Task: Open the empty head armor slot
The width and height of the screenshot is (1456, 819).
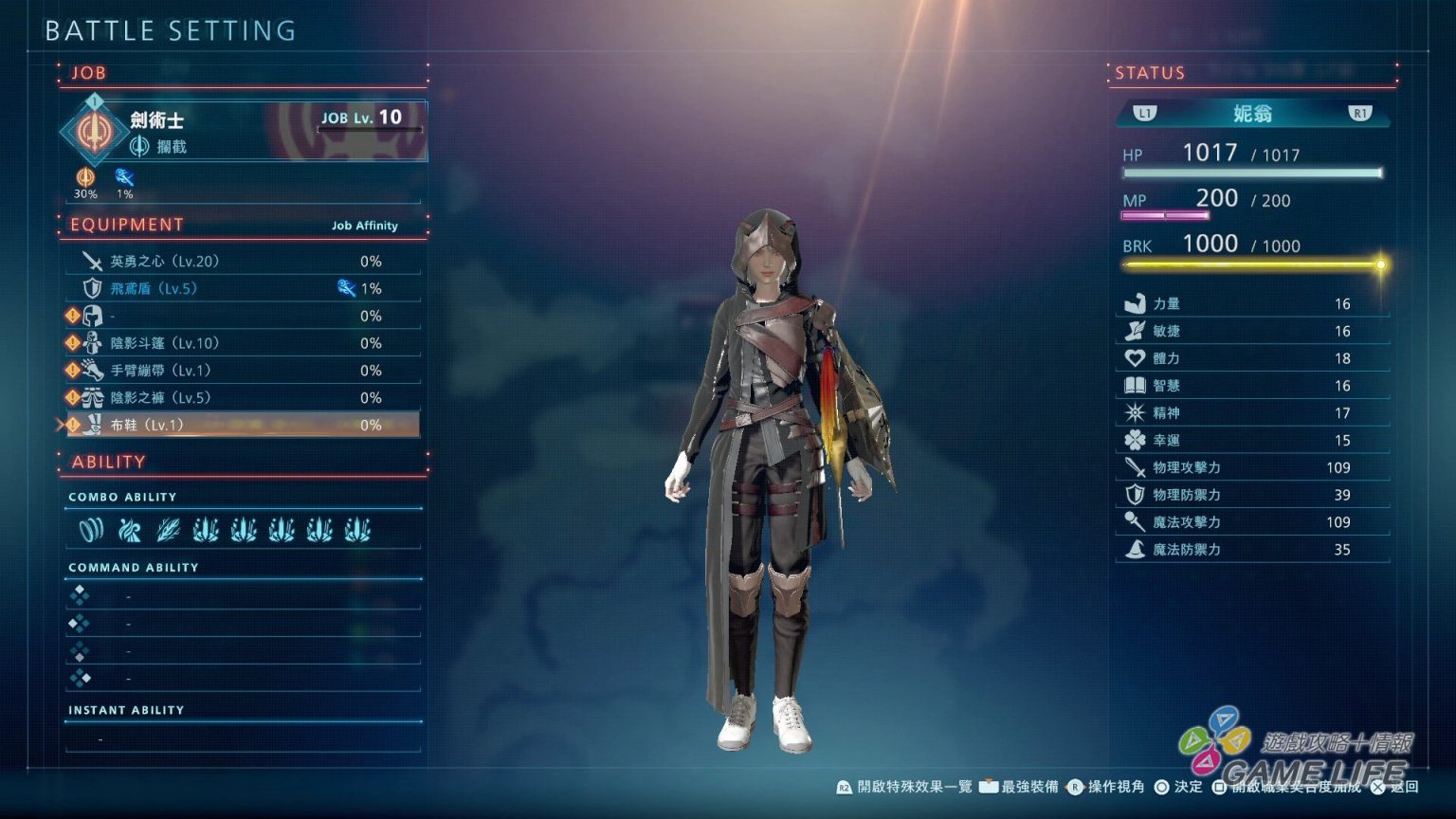Action: click(242, 316)
